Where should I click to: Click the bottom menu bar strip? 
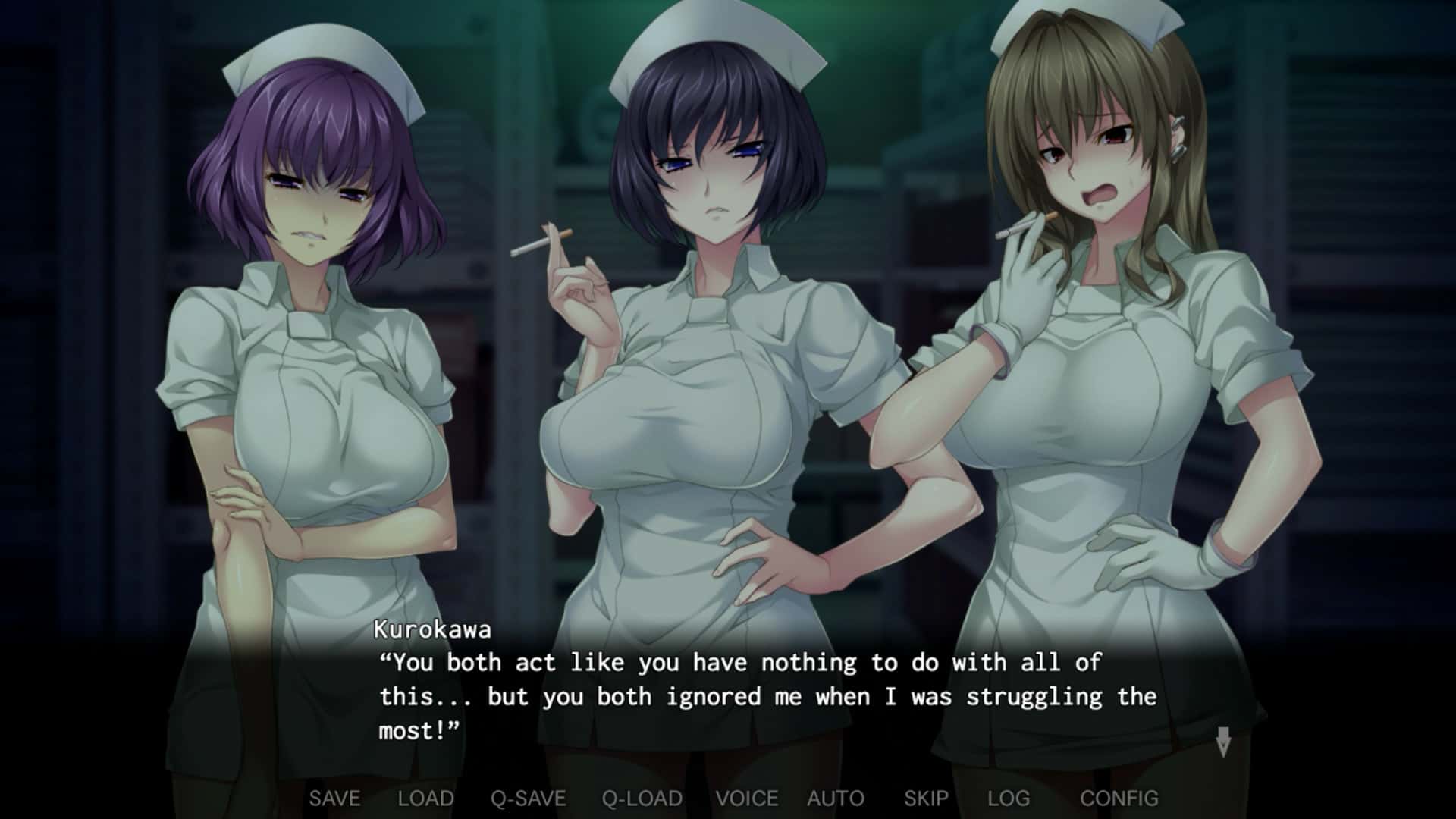pos(728,798)
